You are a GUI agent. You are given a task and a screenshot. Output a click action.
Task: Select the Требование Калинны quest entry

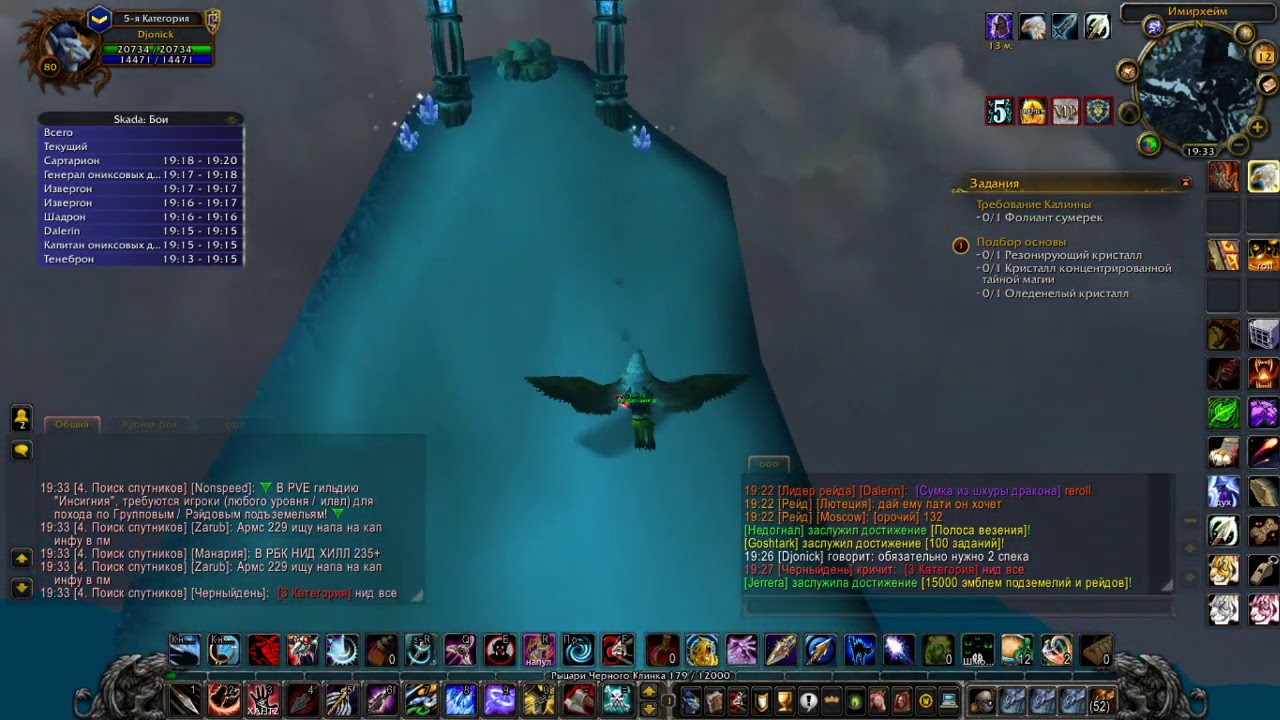[1033, 204]
